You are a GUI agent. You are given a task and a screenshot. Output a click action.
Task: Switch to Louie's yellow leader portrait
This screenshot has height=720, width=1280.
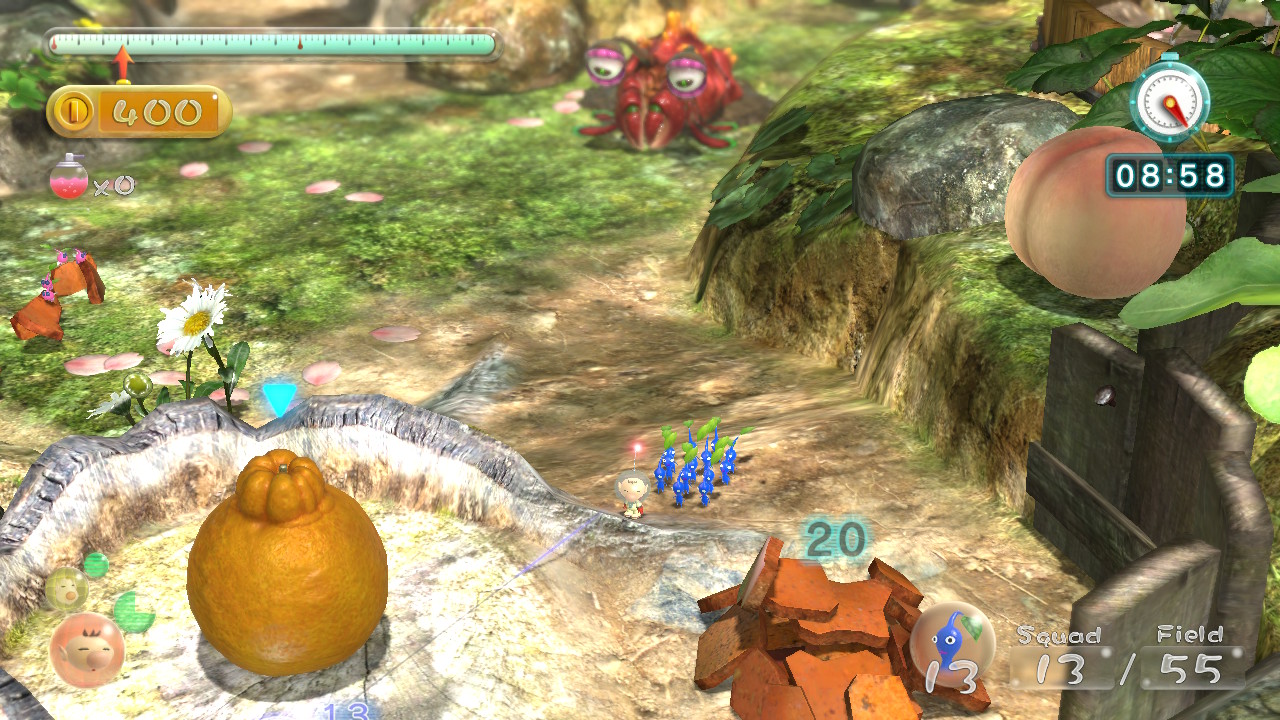click(65, 588)
